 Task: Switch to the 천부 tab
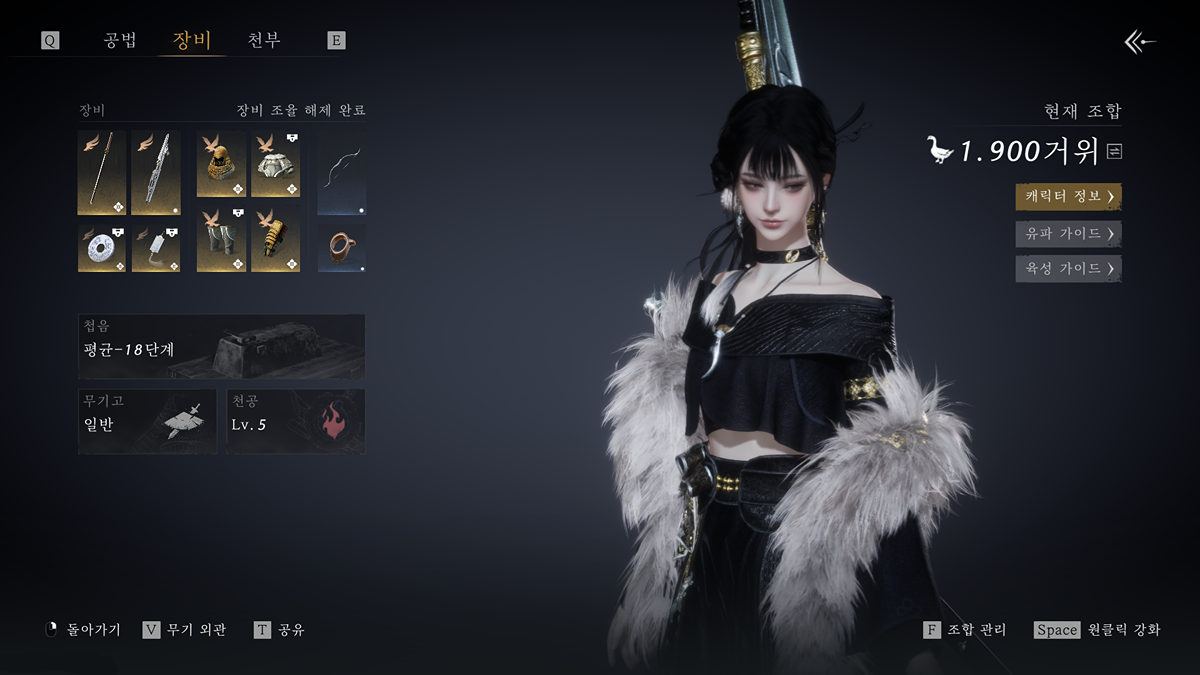pos(264,41)
